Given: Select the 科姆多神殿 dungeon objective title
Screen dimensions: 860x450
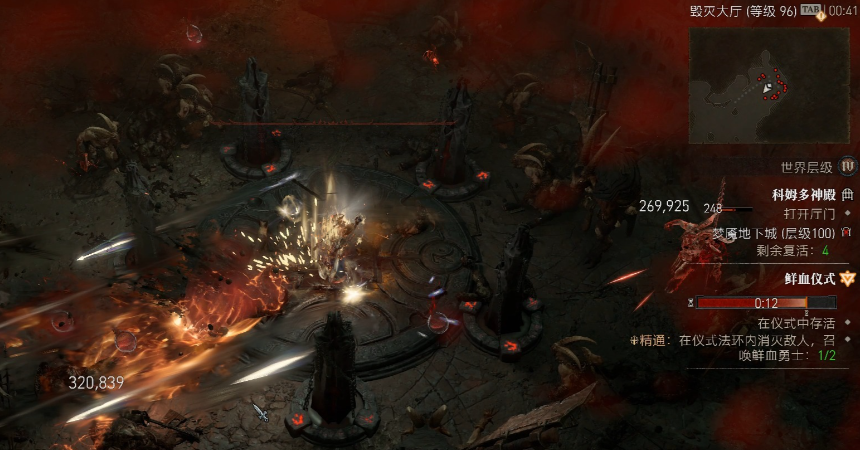Looking at the screenshot, I should click(x=803, y=194).
